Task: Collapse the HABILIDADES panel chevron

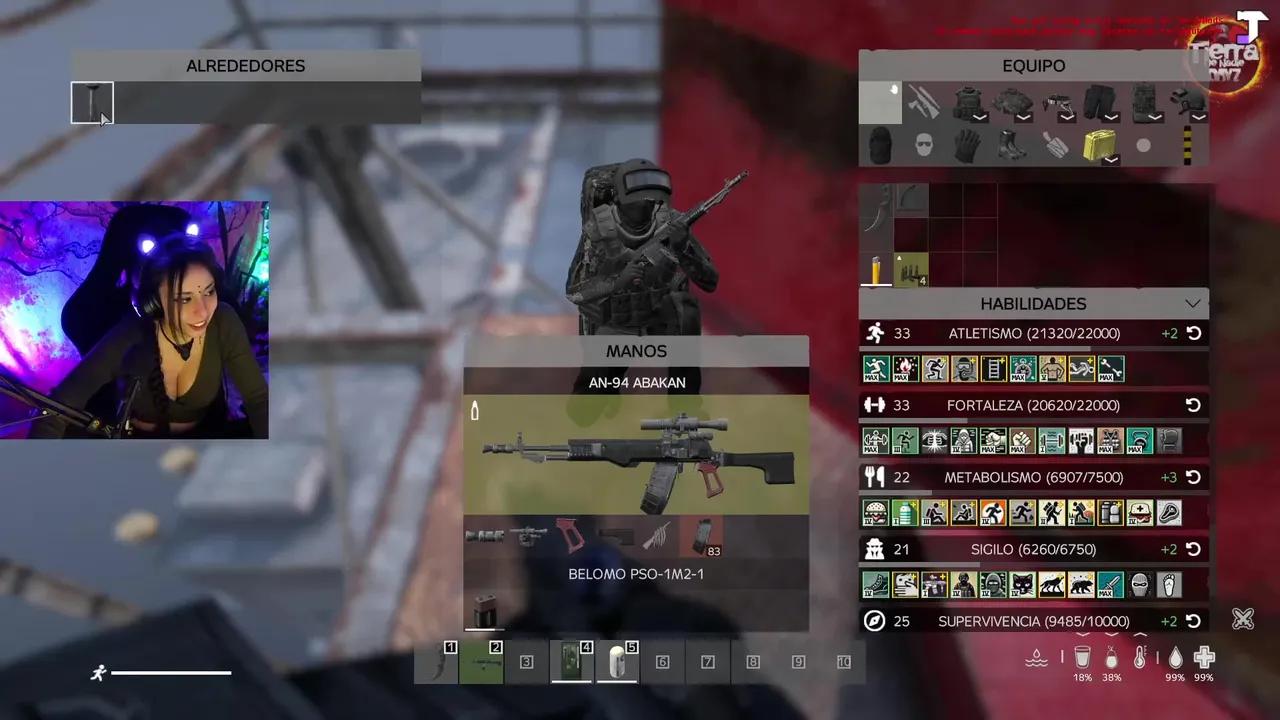Action: click(x=1193, y=303)
